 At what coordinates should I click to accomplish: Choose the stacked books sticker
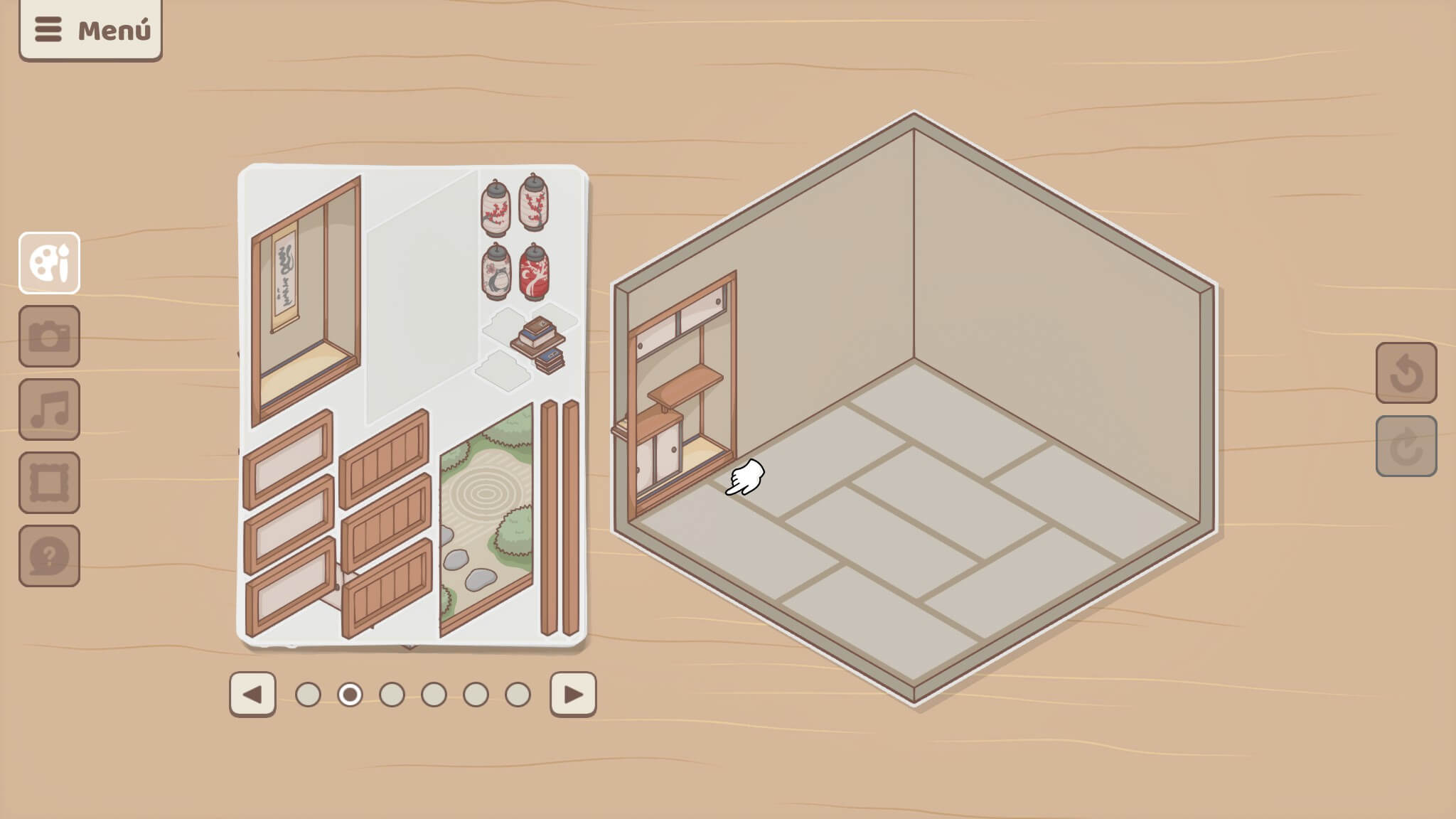[540, 344]
